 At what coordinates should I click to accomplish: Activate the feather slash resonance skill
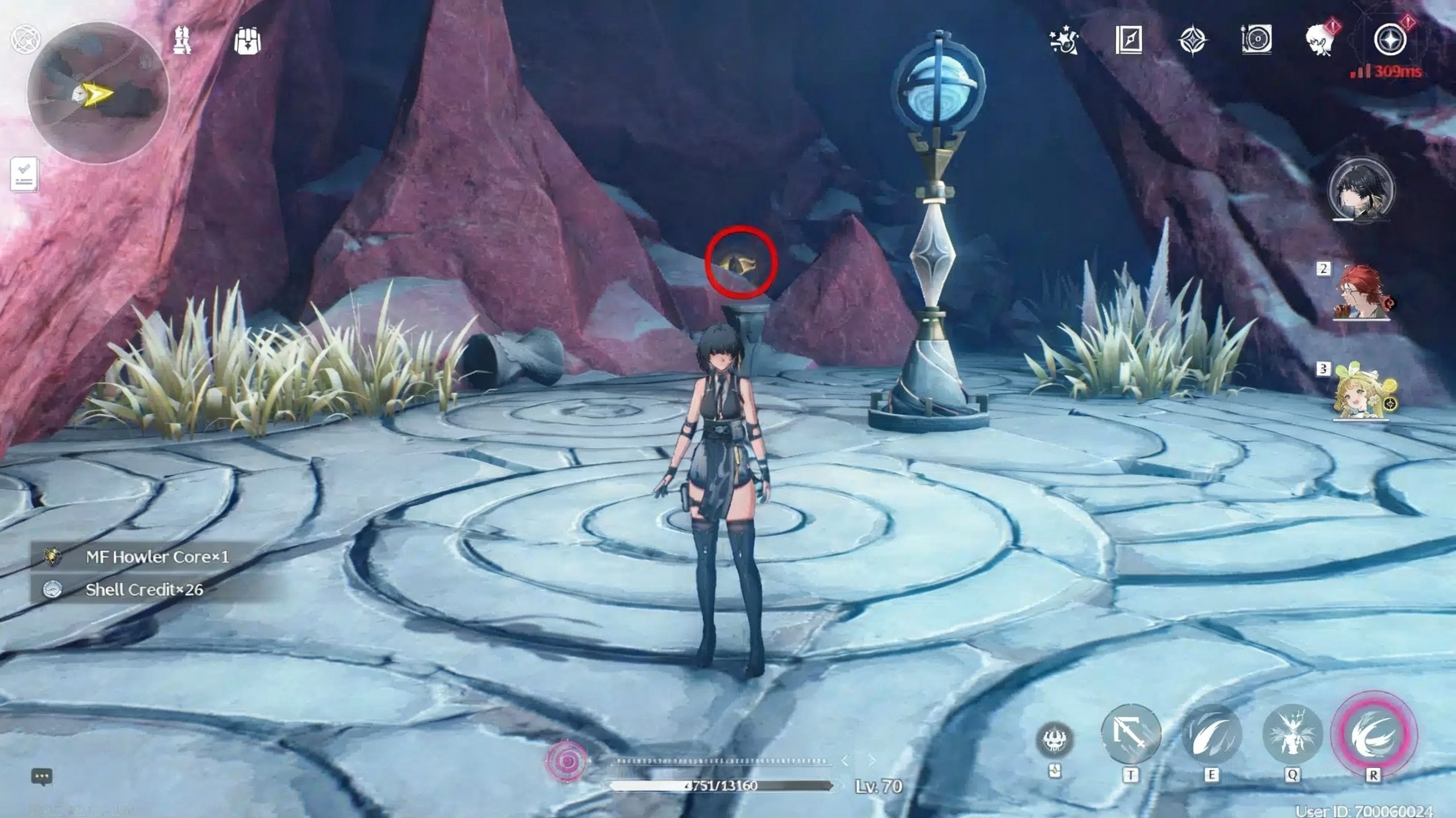click(x=1211, y=734)
